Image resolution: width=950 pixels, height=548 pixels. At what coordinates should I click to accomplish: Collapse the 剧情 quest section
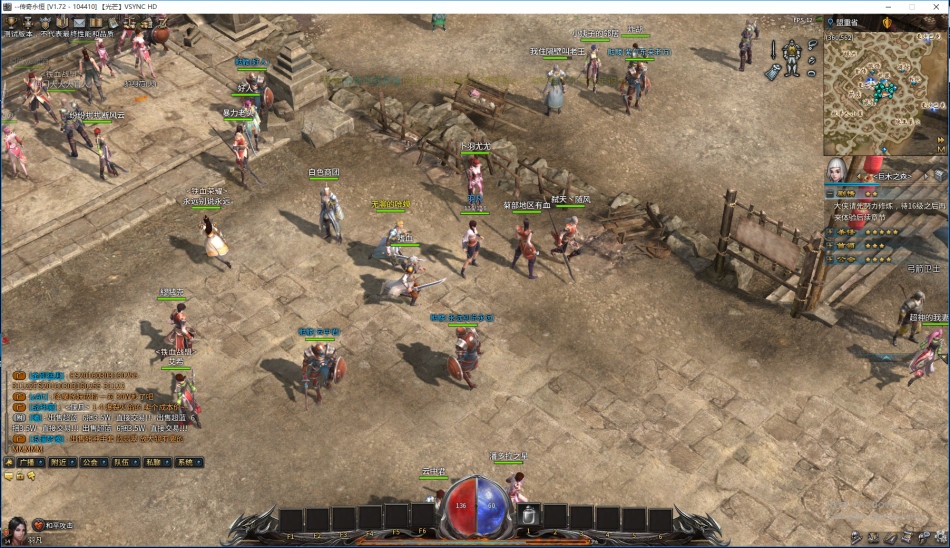coord(830,192)
